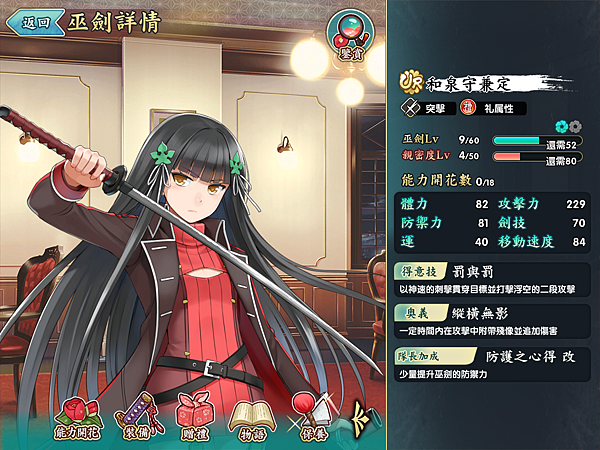600x450 pixels.
Task: Open the 裝備 equipment menu
Action: coord(137,414)
